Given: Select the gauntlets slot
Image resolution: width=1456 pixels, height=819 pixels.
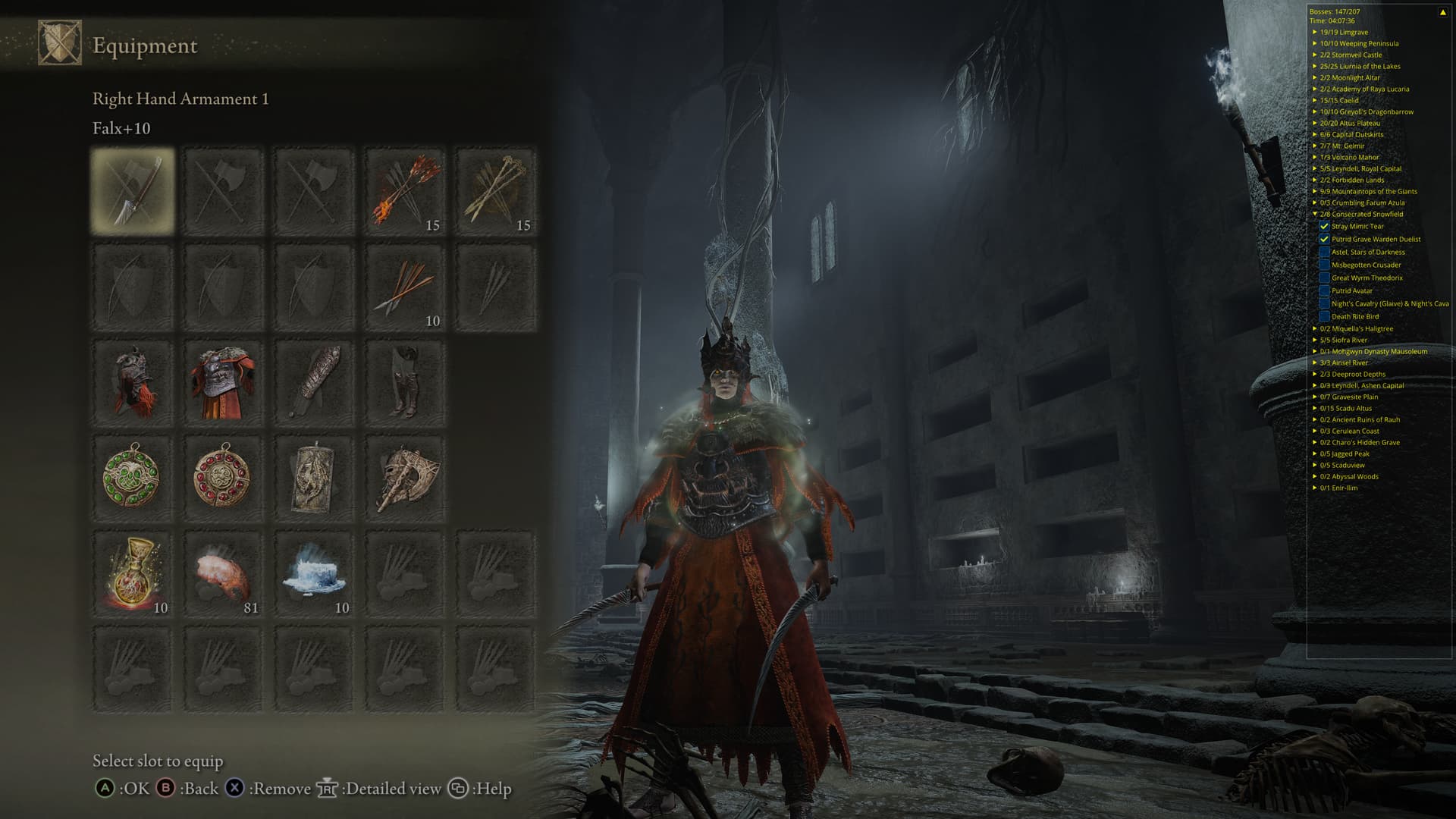Looking at the screenshot, I should point(314,383).
